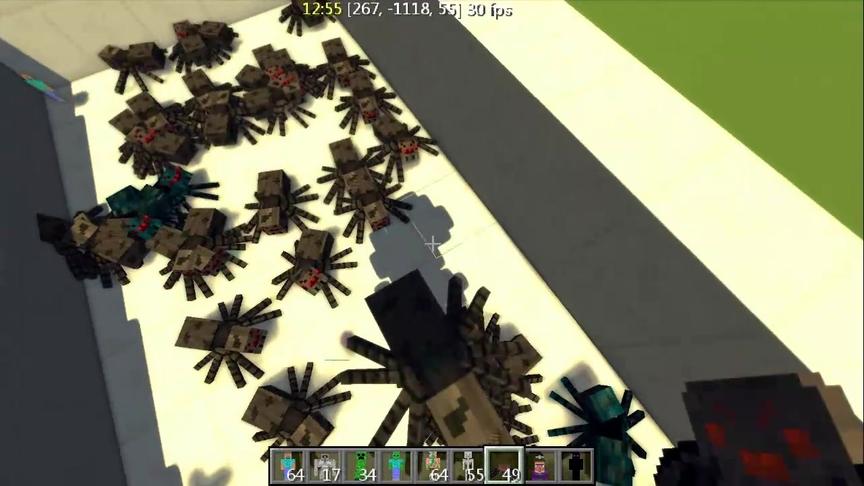Select the iron golem hotbar slot
The width and height of the screenshot is (864, 486).
point(326,466)
